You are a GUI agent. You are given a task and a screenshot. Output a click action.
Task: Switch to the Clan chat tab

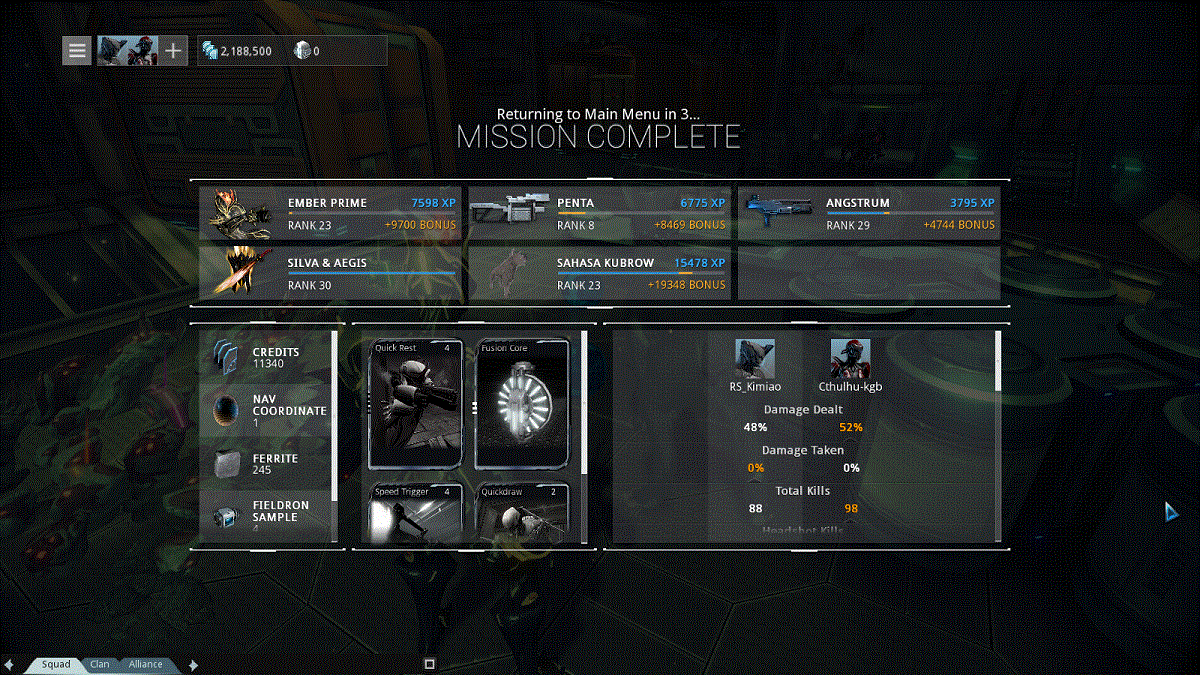(x=100, y=664)
